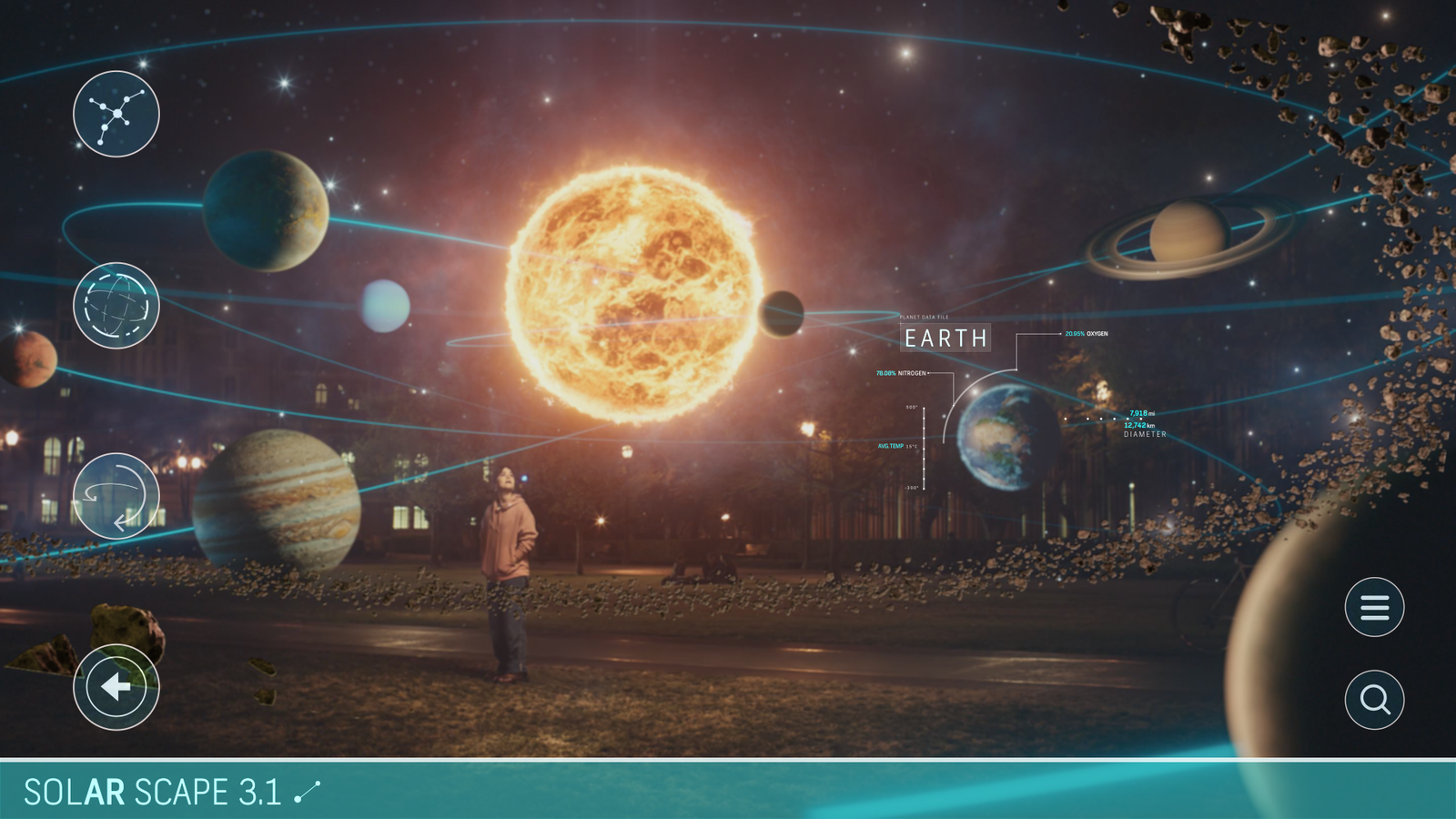Go back with the left arrow button
The width and height of the screenshot is (1456, 819).
116,687
